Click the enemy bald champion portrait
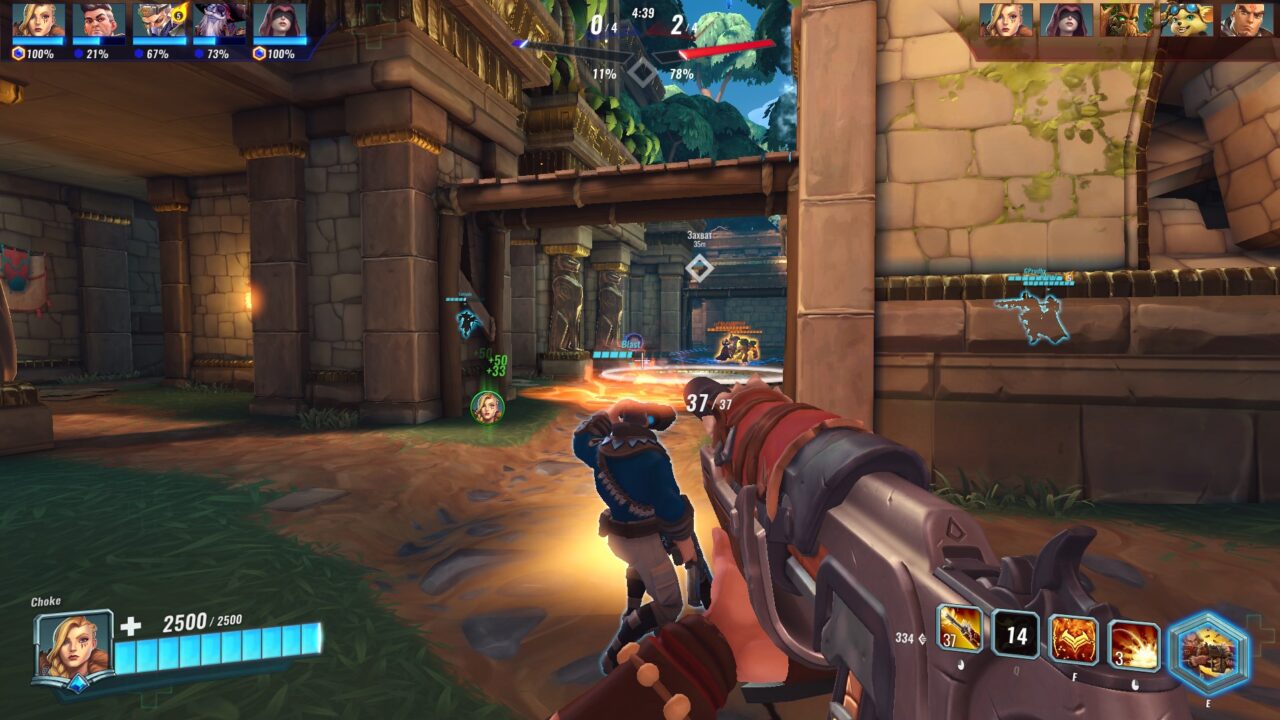Screen dimensions: 1280x720 tap(1246, 20)
